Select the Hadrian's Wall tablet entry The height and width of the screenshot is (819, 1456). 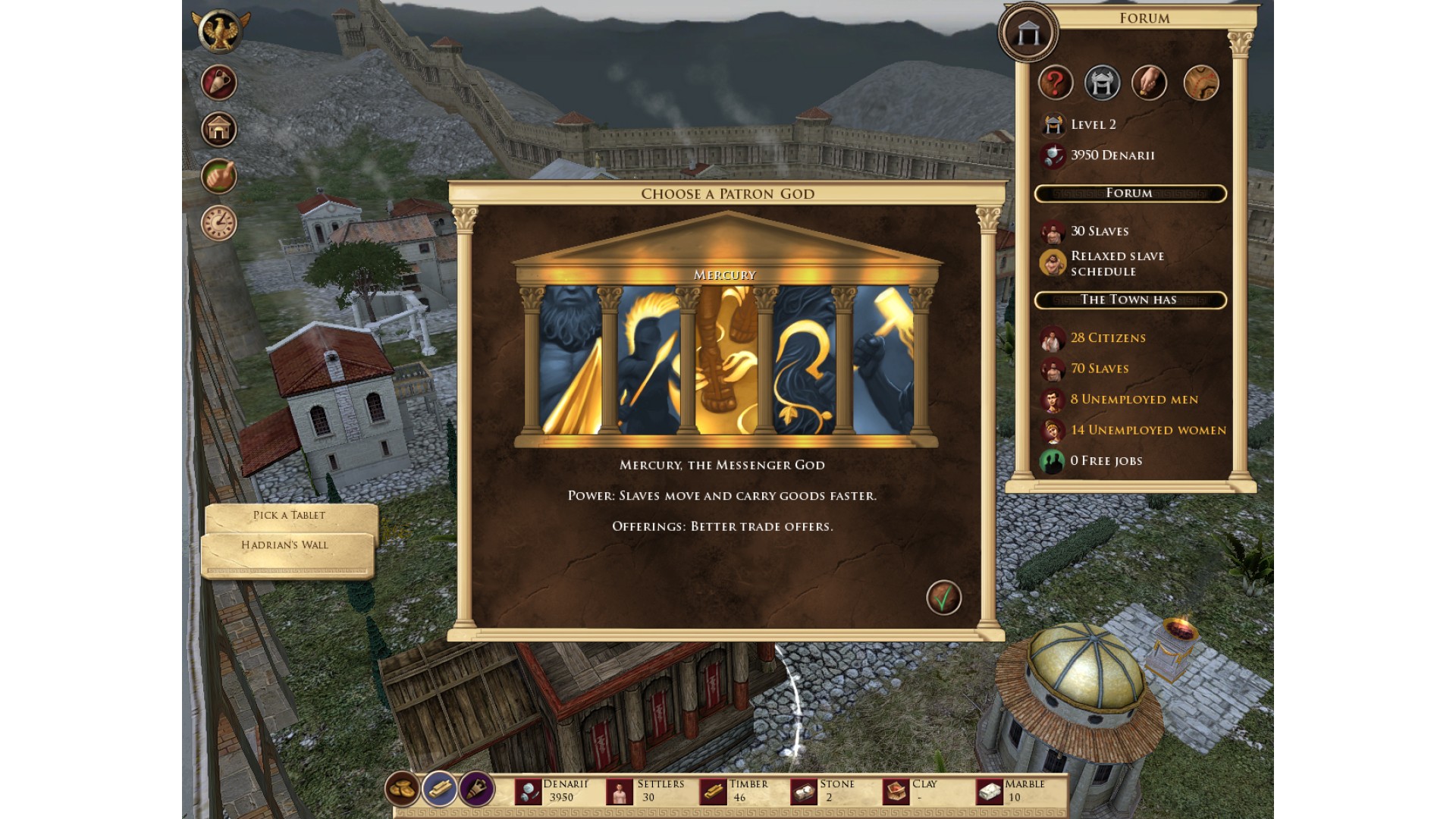click(285, 545)
